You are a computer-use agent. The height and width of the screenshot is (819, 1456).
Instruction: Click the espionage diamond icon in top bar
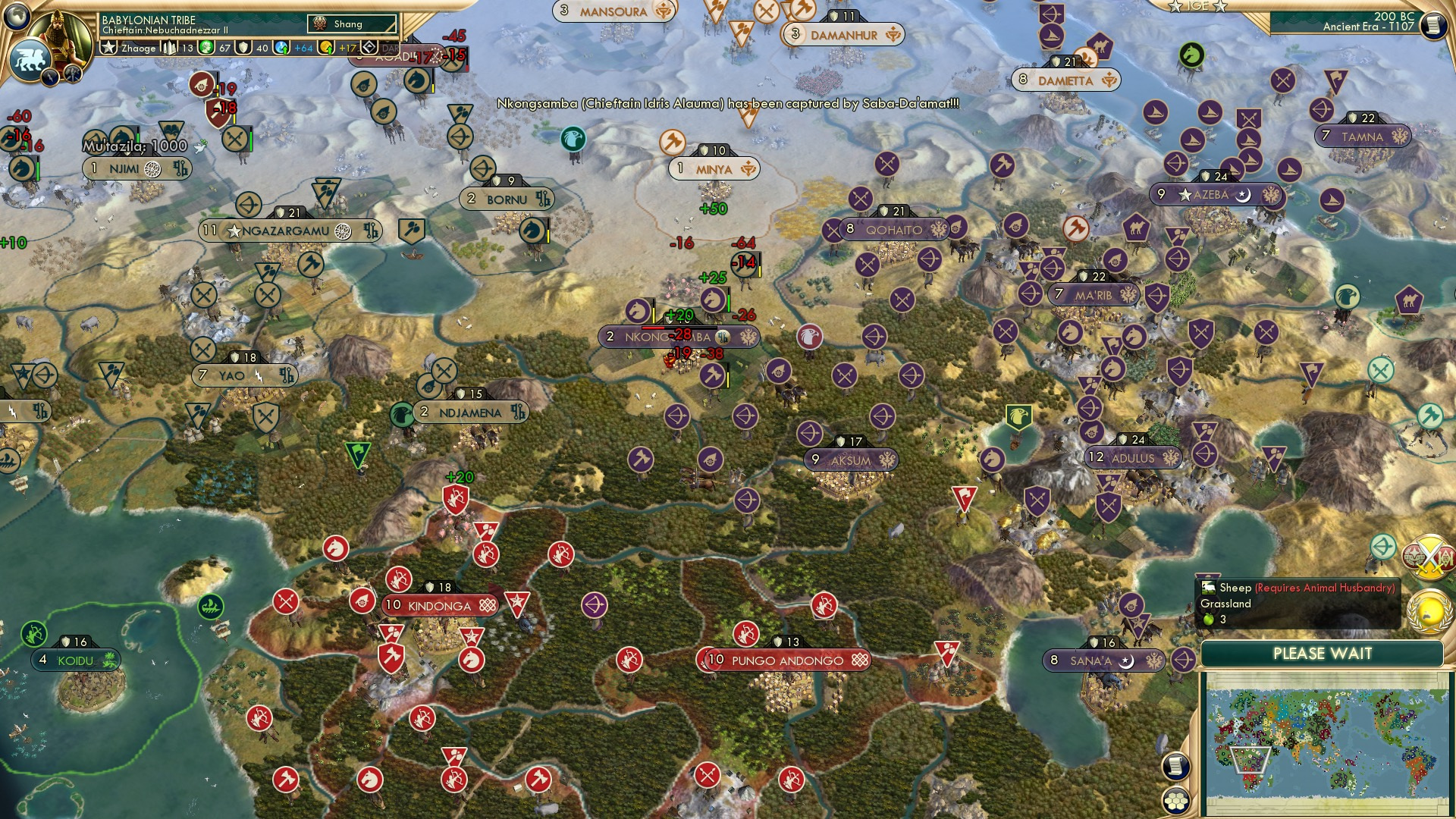point(369,47)
